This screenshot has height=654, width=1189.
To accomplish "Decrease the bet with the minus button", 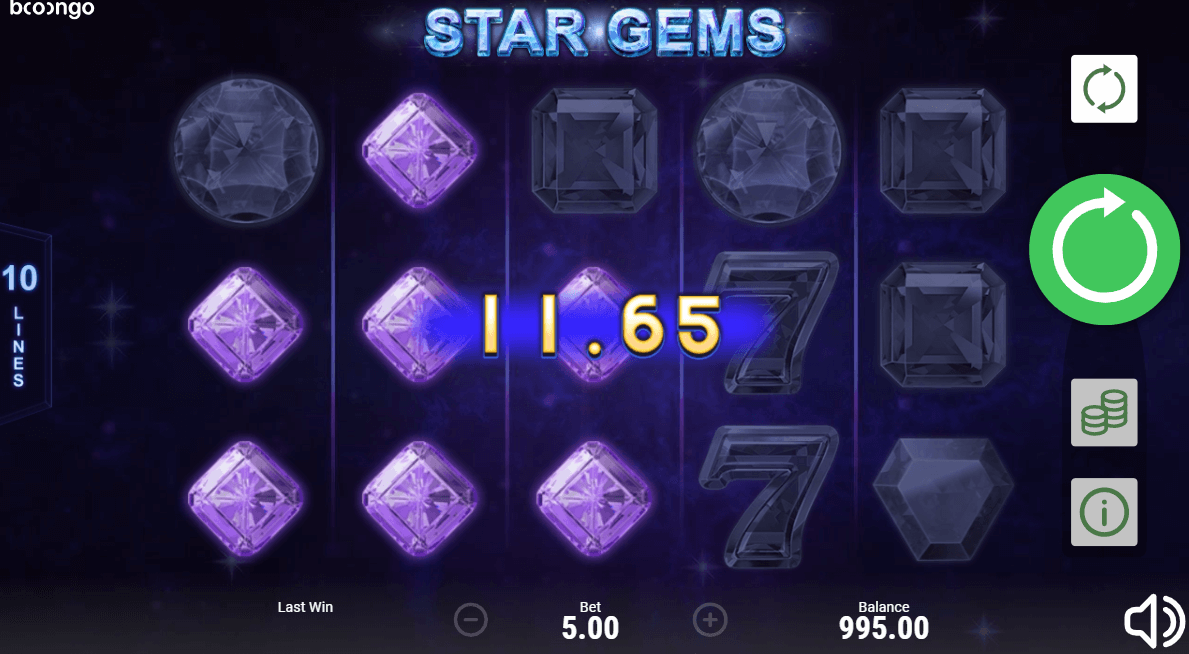I will pos(470,620).
